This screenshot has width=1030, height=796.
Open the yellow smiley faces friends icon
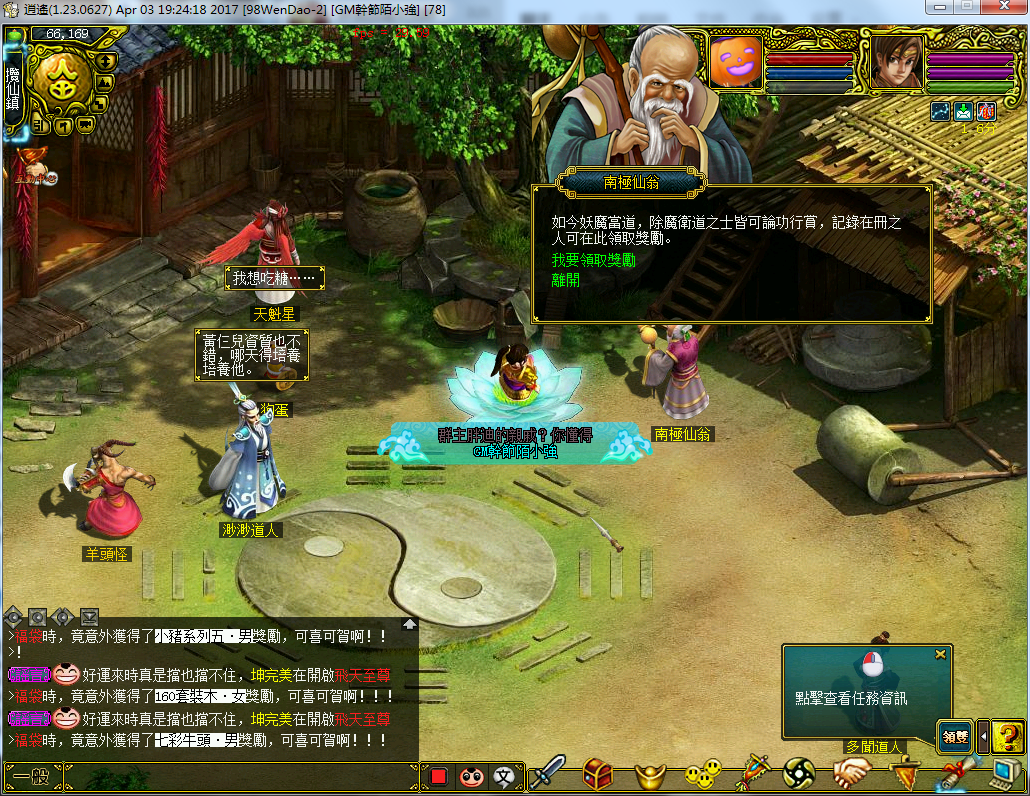[703, 773]
